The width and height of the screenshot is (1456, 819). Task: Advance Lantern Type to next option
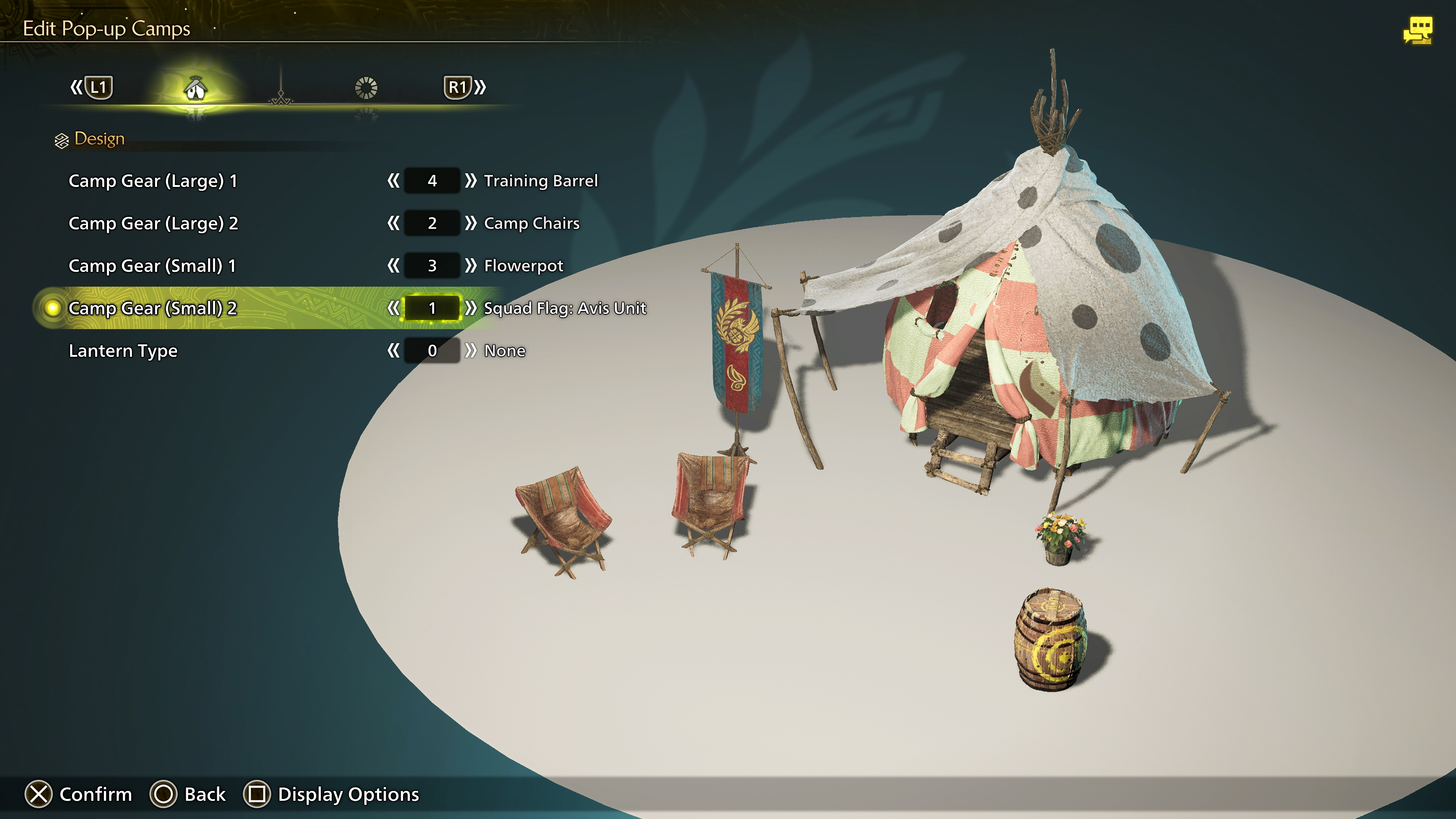471,350
